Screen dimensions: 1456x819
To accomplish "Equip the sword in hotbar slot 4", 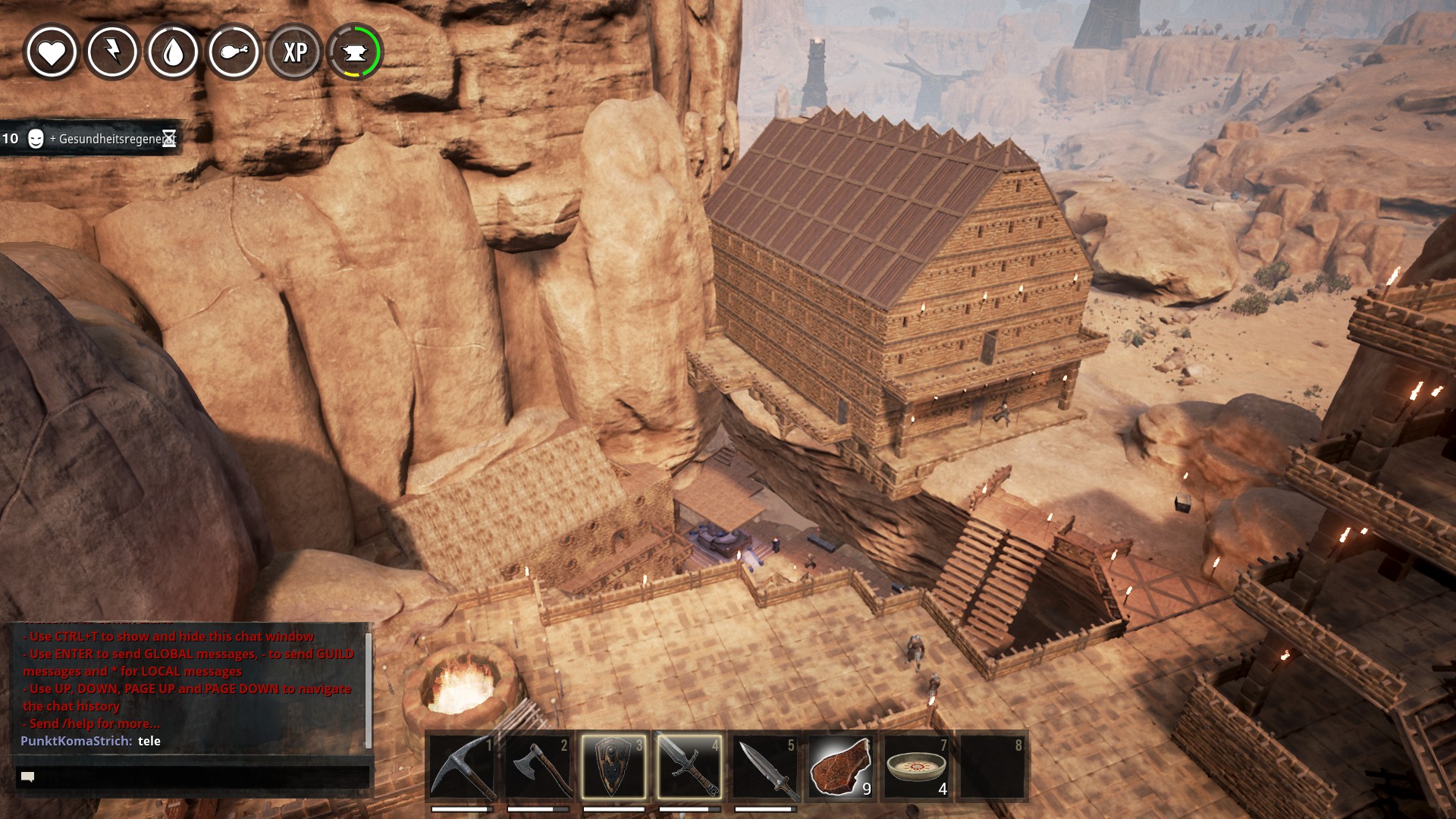I will (x=689, y=766).
